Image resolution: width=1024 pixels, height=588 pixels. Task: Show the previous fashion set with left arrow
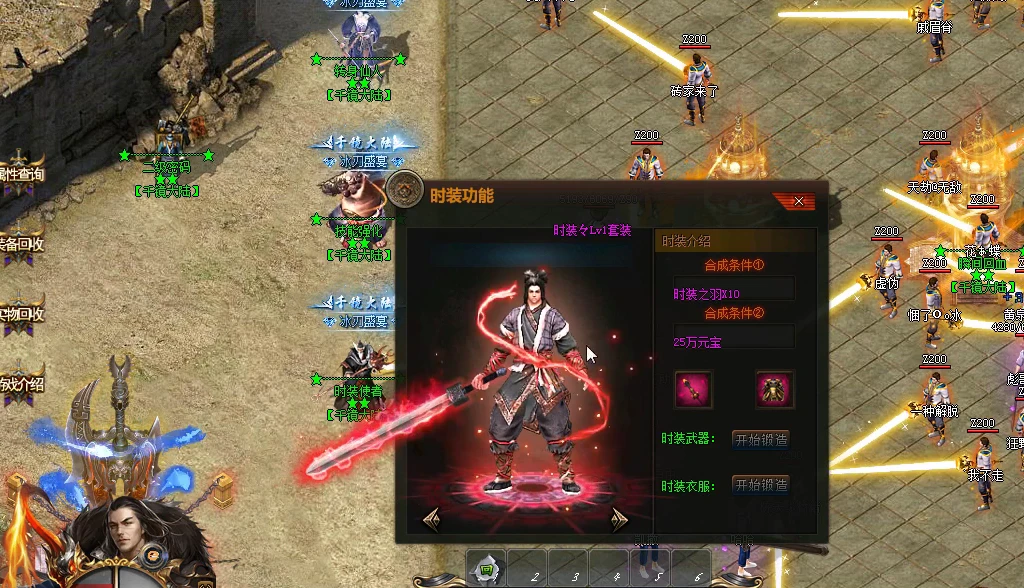click(432, 518)
